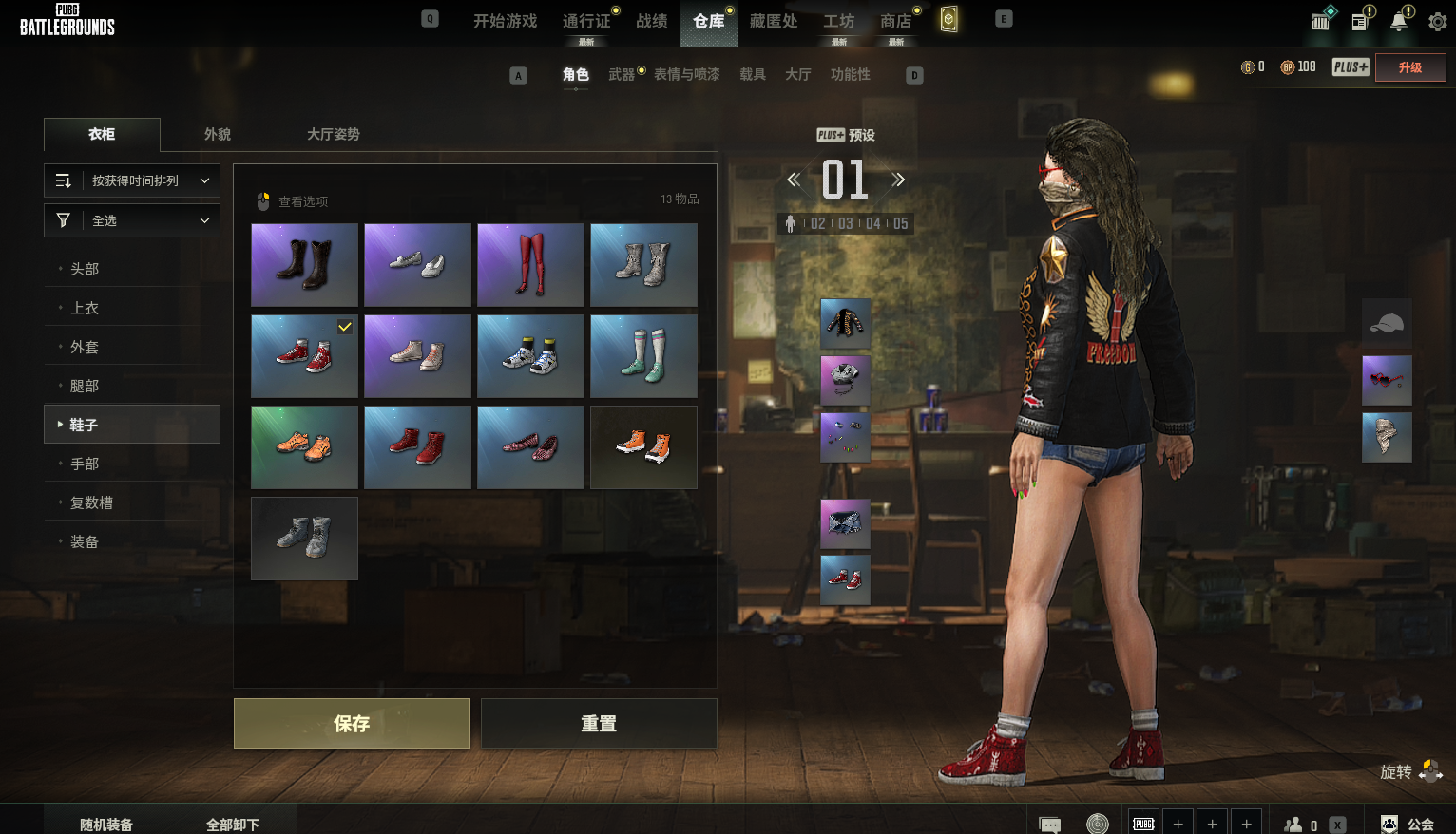Open the 开始游戏 top menu
Image resolution: width=1456 pixels, height=834 pixels.
[x=505, y=21]
